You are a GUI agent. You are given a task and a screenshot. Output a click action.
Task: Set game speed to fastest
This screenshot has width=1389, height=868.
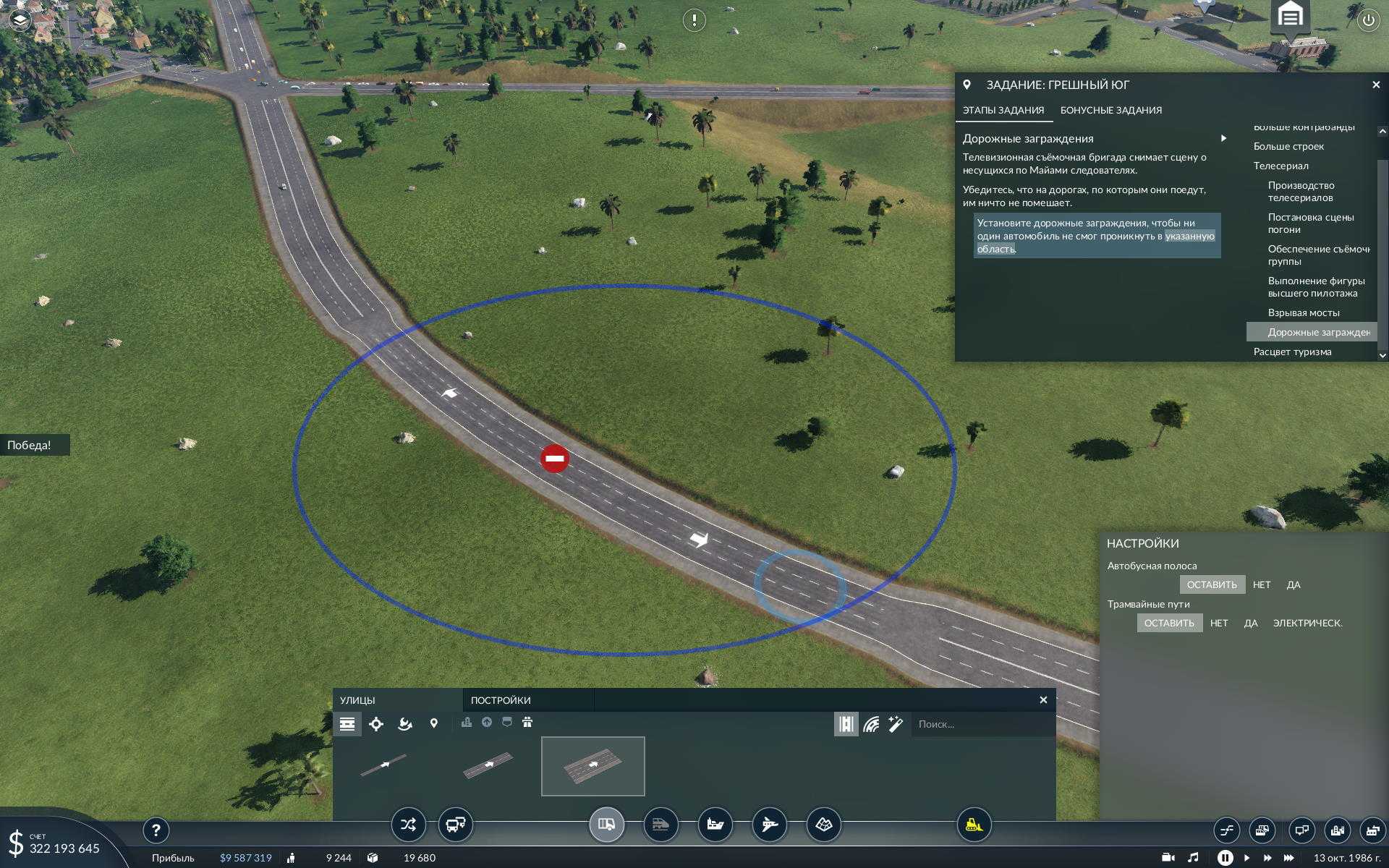click(x=1288, y=858)
